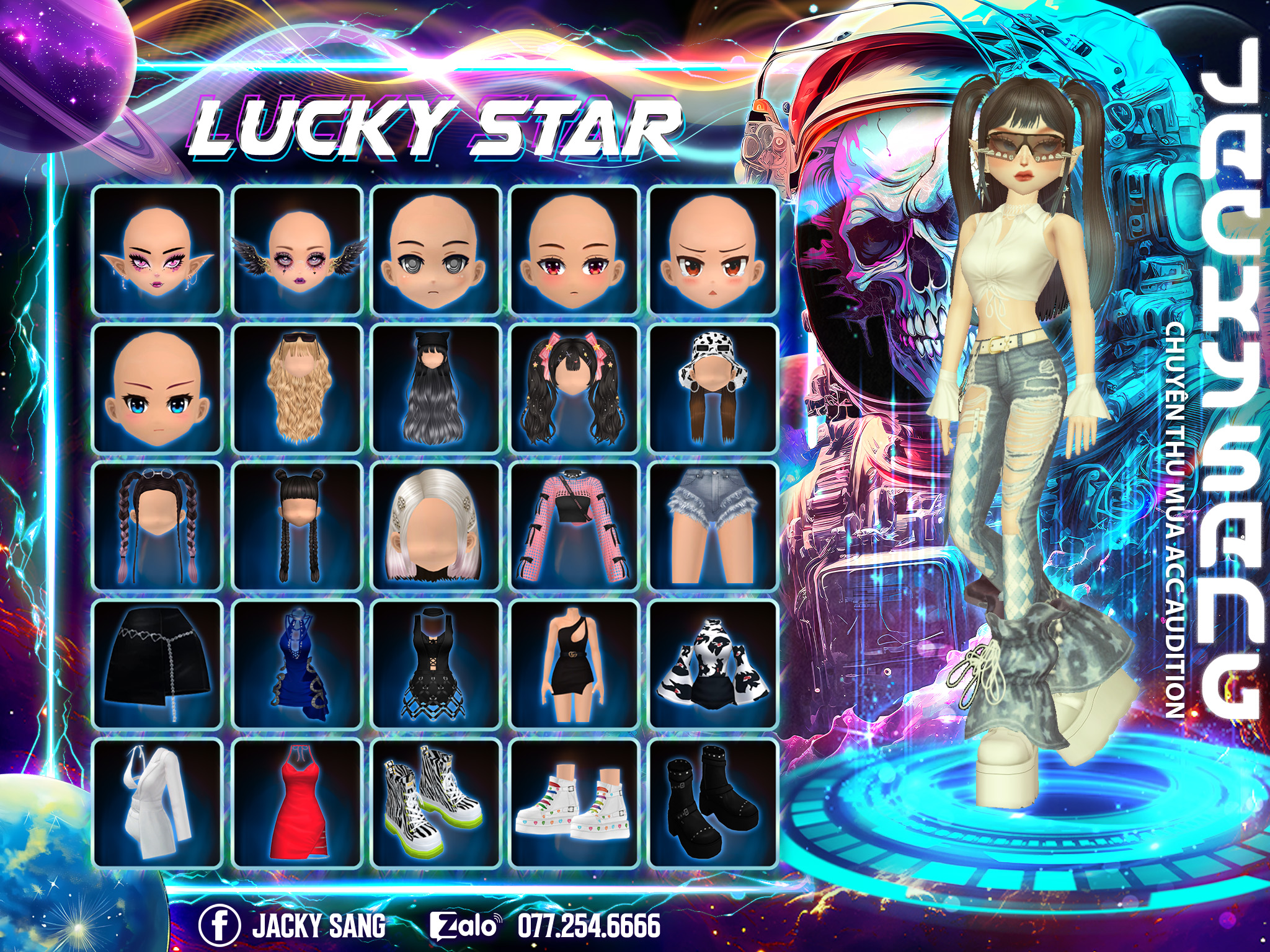Viewport: 1270px width, 952px height.
Task: Pick the black twin tails with pink bows
Action: coord(574,389)
